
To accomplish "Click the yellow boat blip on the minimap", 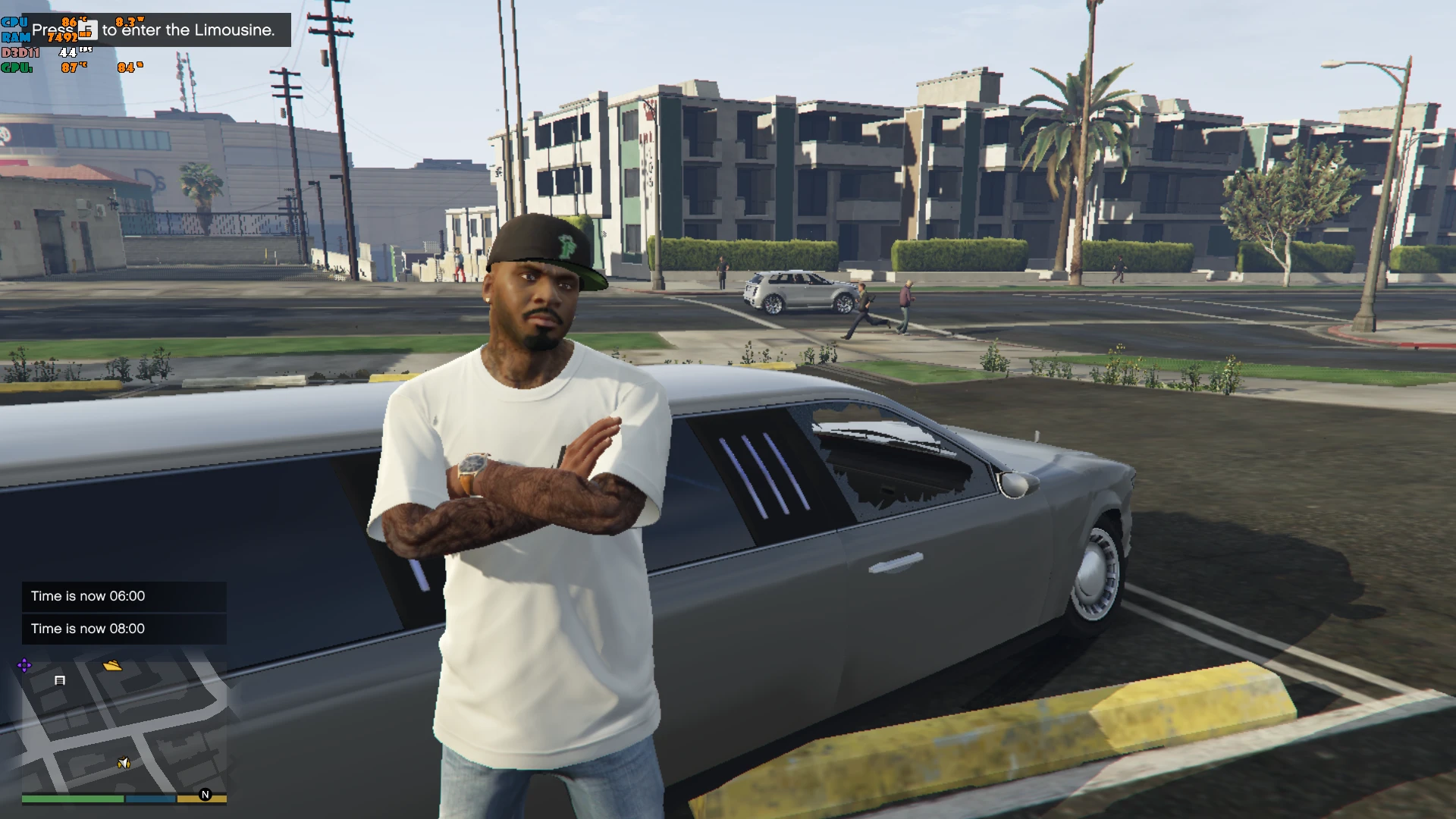I will click(112, 666).
